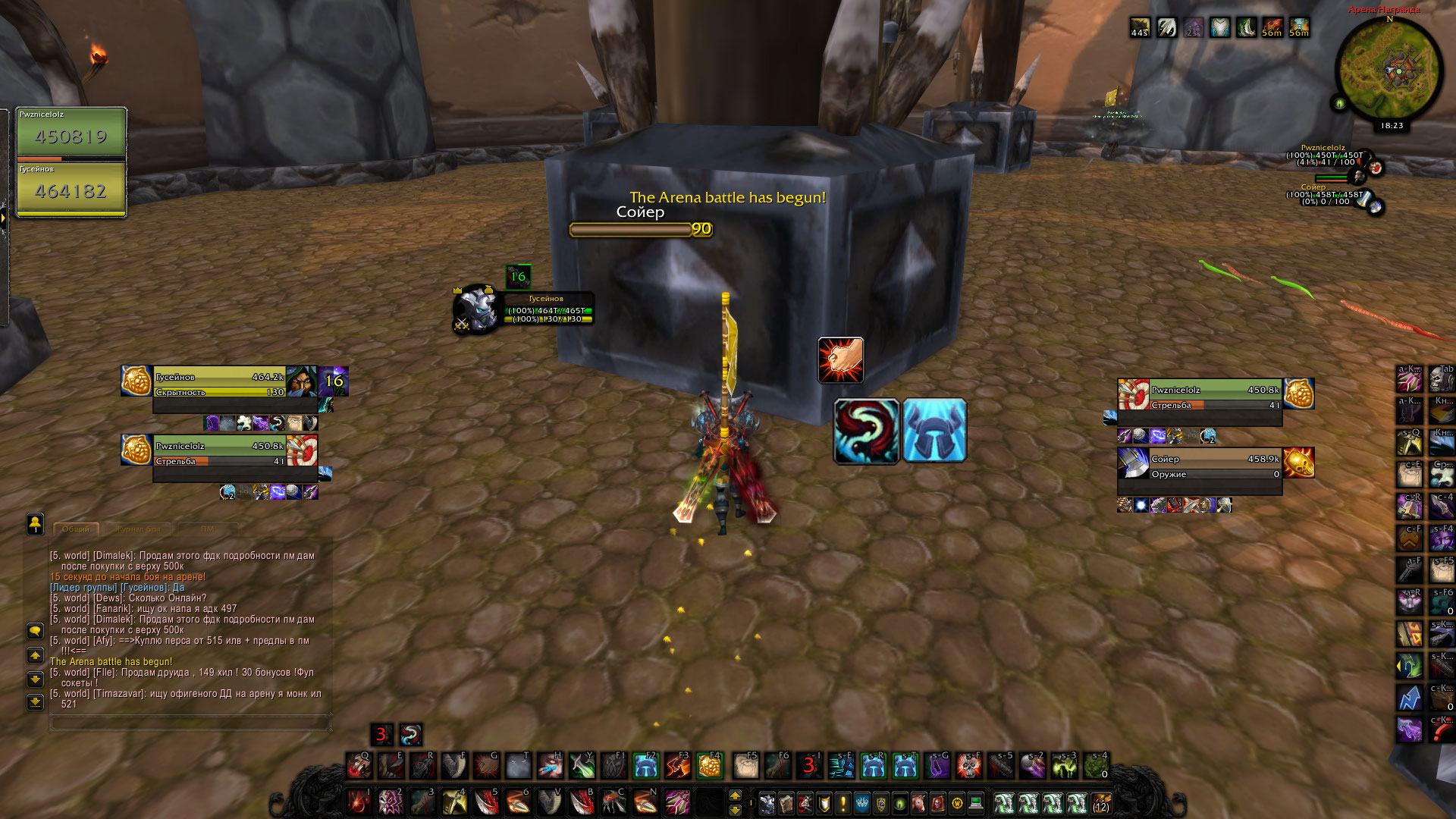Screen dimensions: 1456x819
Task: Click the yellow speech bubble chat button
Action: (35, 631)
